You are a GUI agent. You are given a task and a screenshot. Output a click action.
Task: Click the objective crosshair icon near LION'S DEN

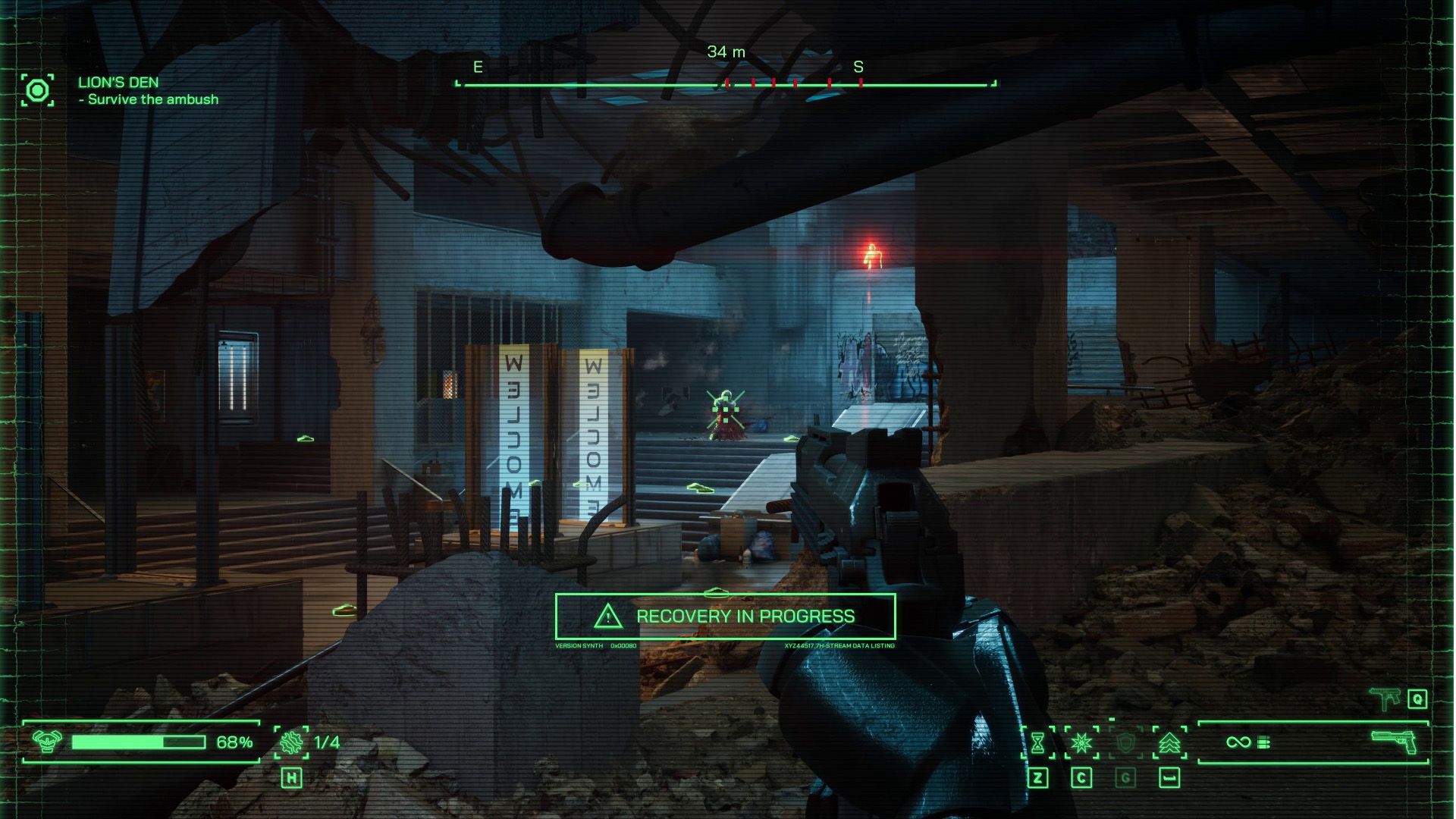click(x=37, y=90)
